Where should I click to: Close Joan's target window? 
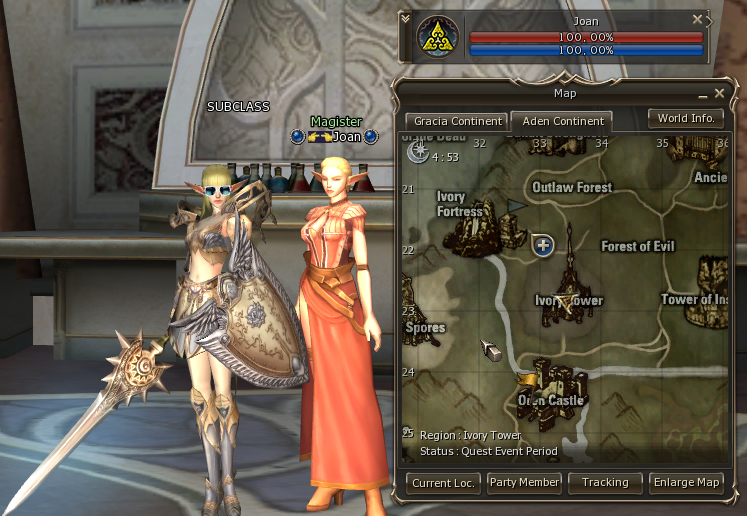[697, 19]
